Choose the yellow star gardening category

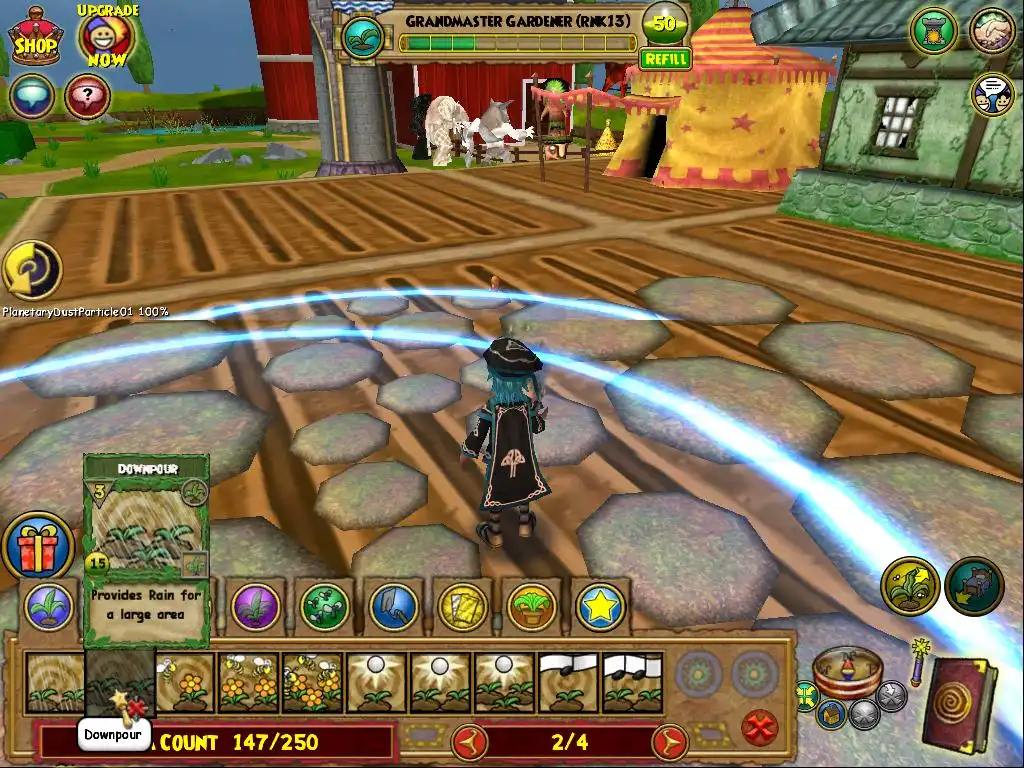point(600,606)
